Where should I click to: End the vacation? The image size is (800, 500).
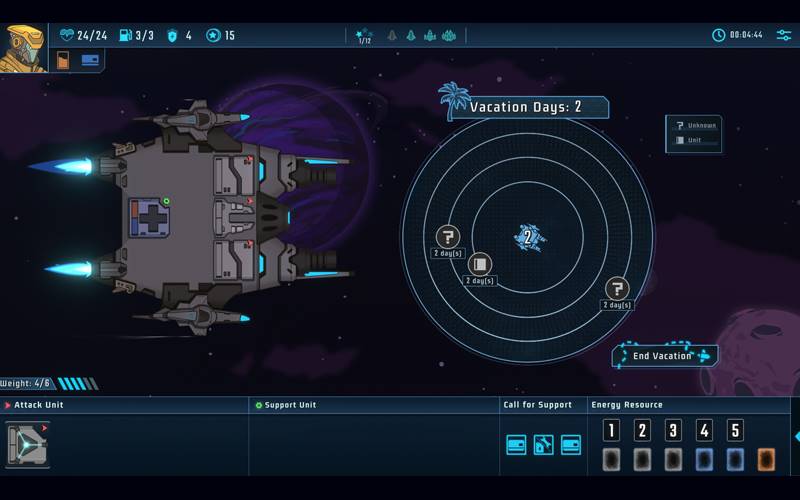pos(664,356)
